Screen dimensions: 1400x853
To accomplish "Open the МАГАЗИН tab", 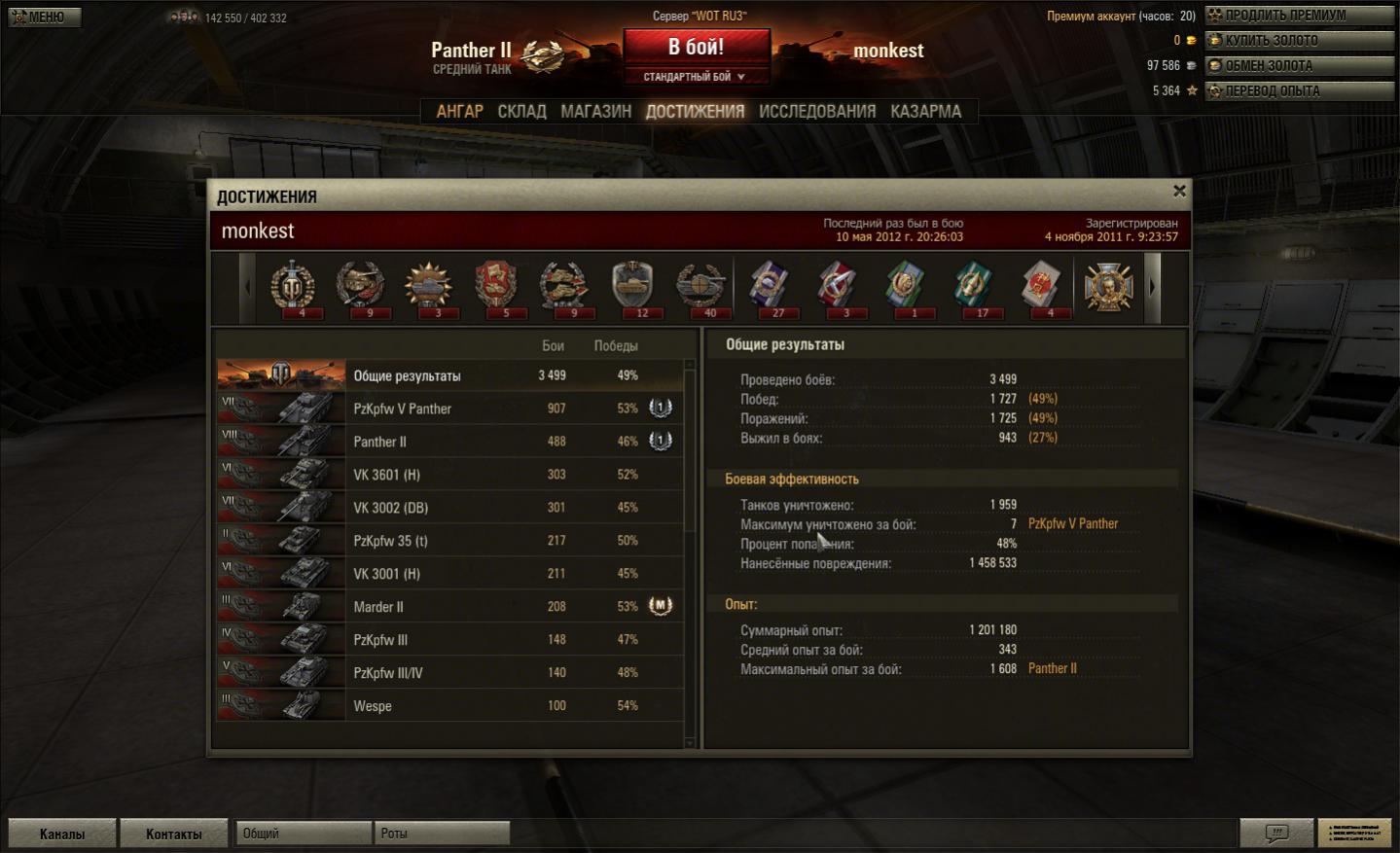I will click(595, 111).
